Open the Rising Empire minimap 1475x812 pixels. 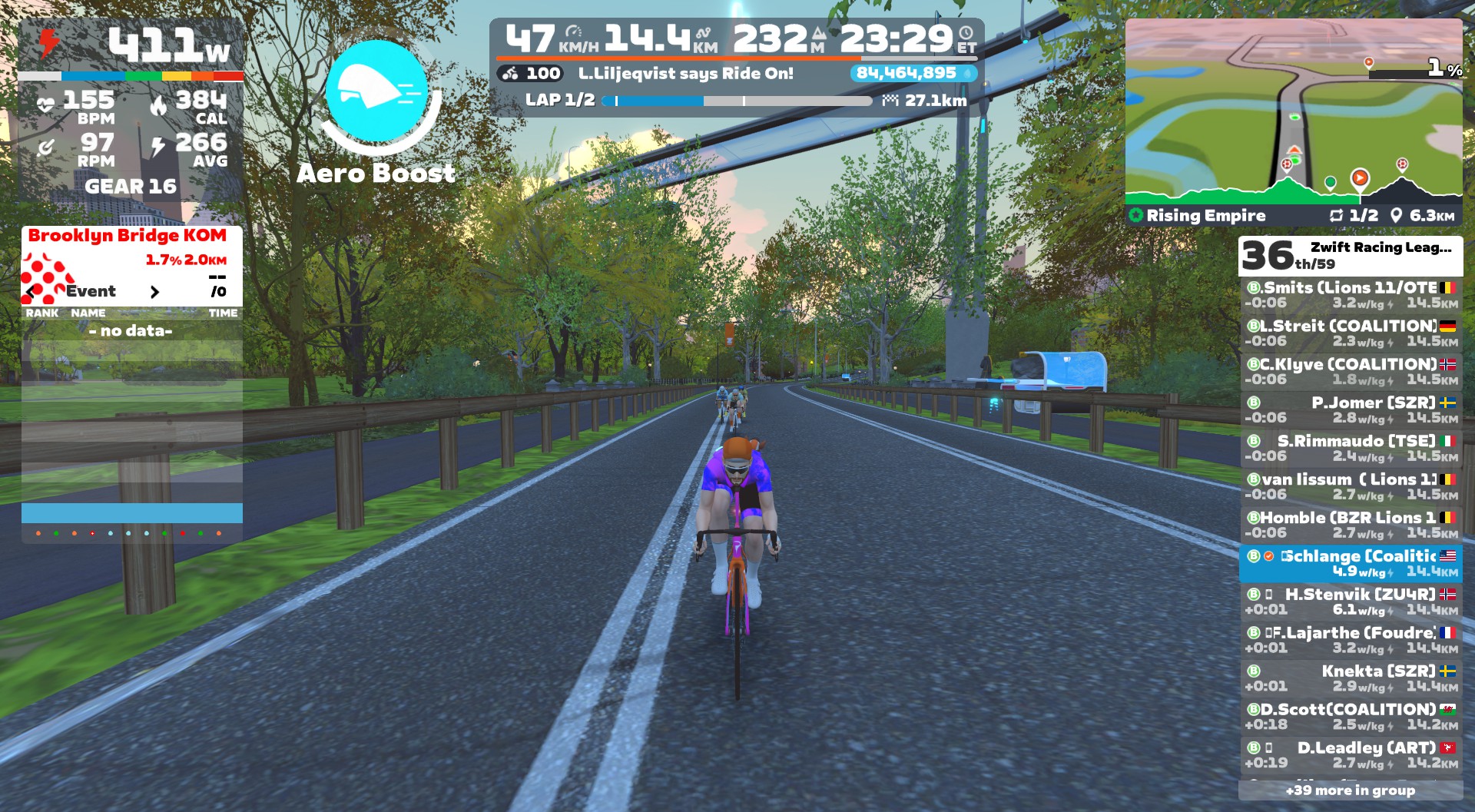click(1293, 111)
